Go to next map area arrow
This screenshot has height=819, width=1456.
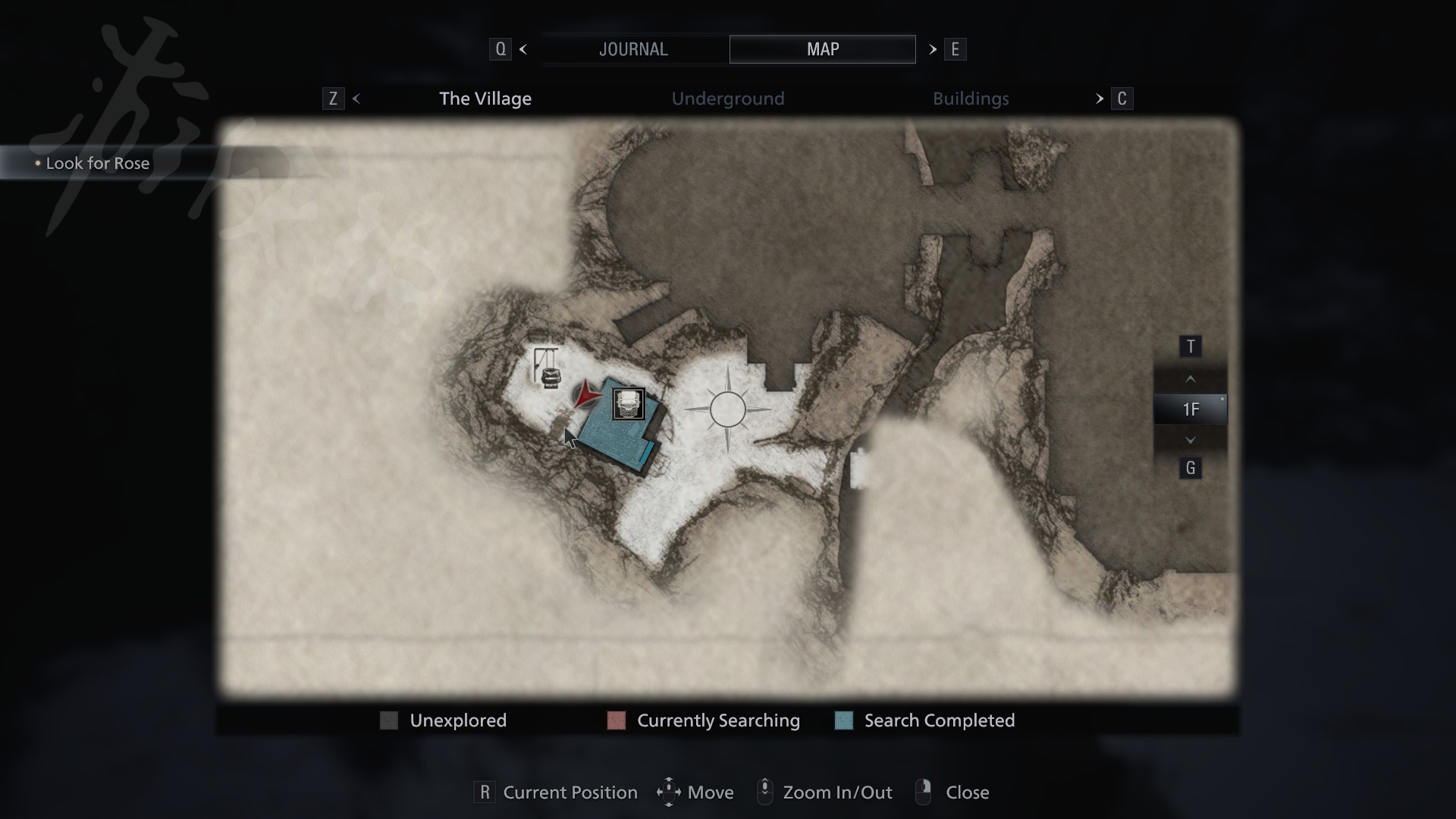1099,99
